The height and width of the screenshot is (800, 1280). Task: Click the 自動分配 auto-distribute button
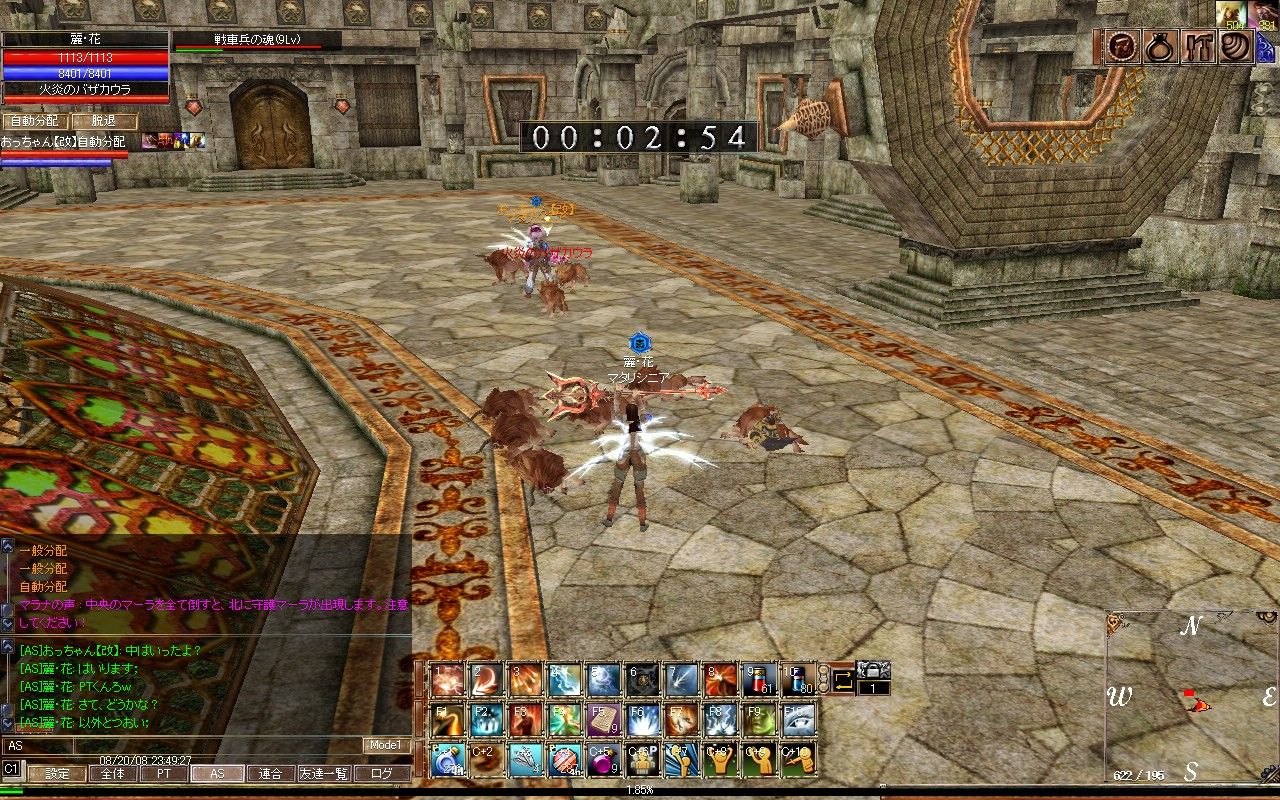pos(36,122)
